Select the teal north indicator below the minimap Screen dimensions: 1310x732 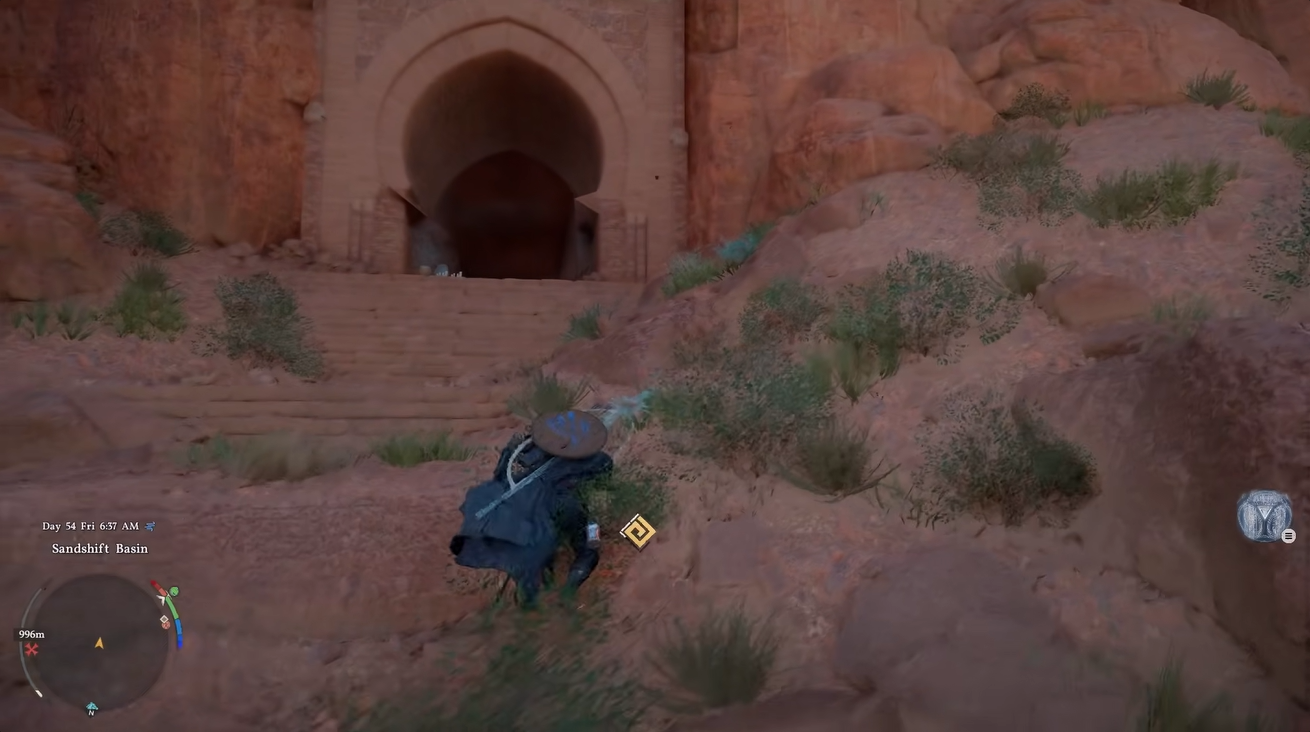click(92, 706)
